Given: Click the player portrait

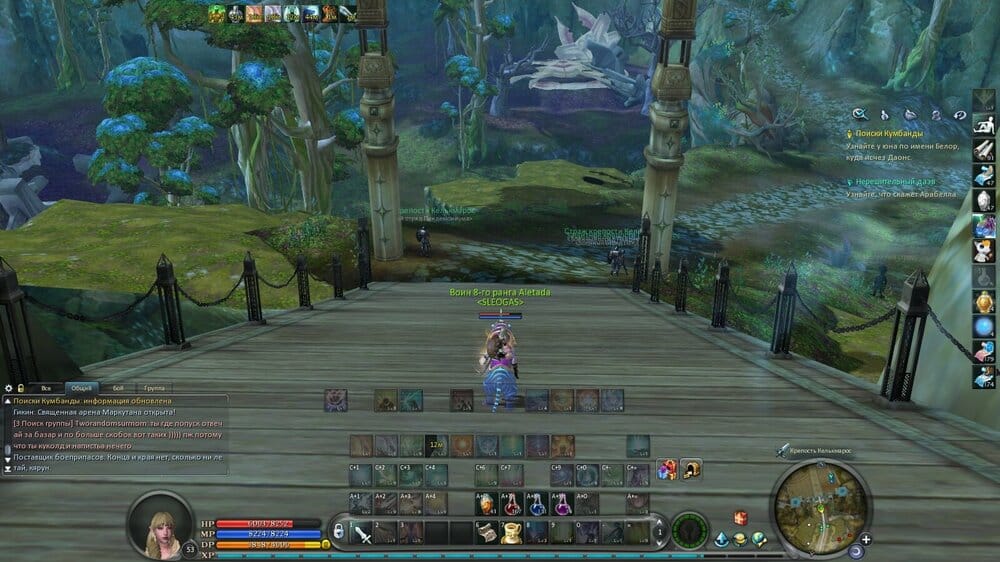Looking at the screenshot, I should pos(160,521).
